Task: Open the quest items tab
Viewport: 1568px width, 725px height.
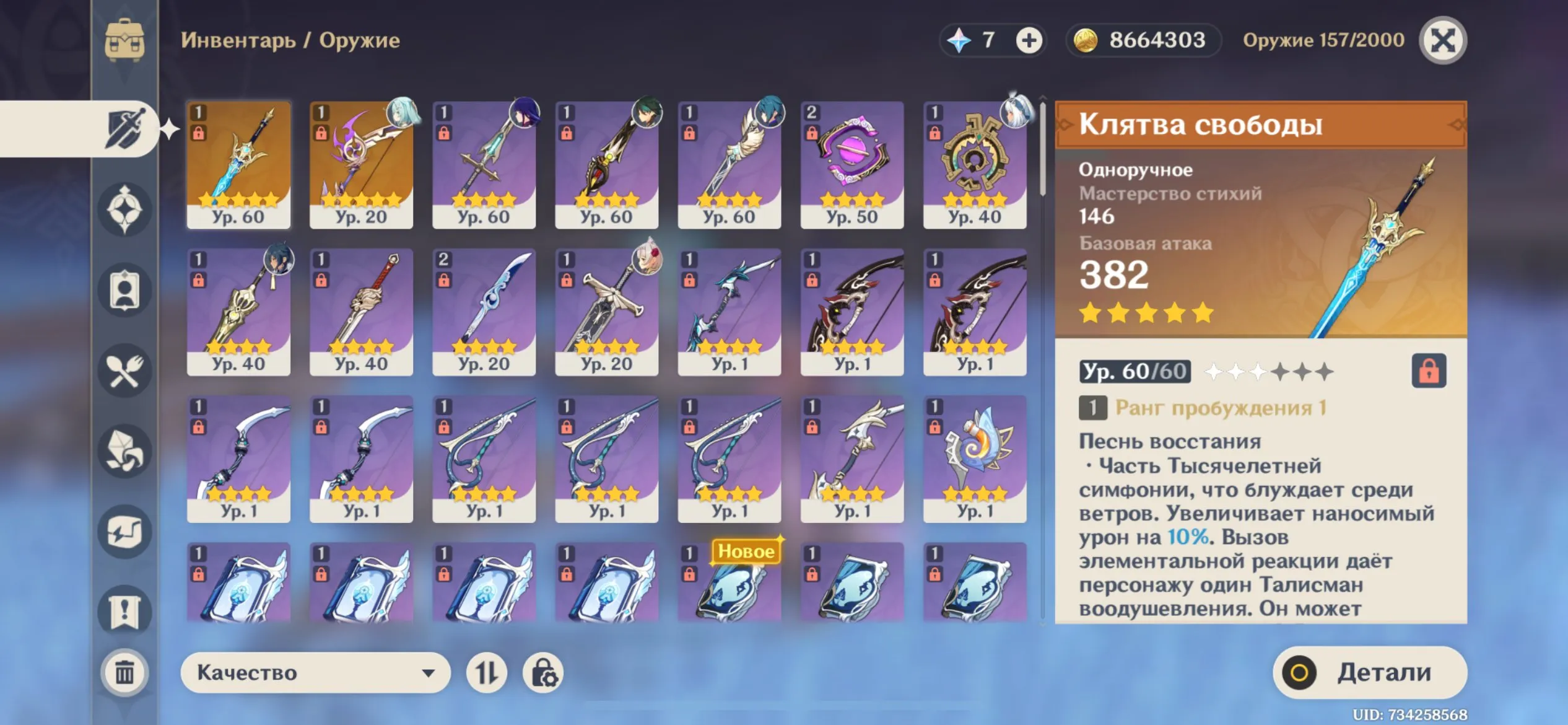Action: click(x=124, y=612)
